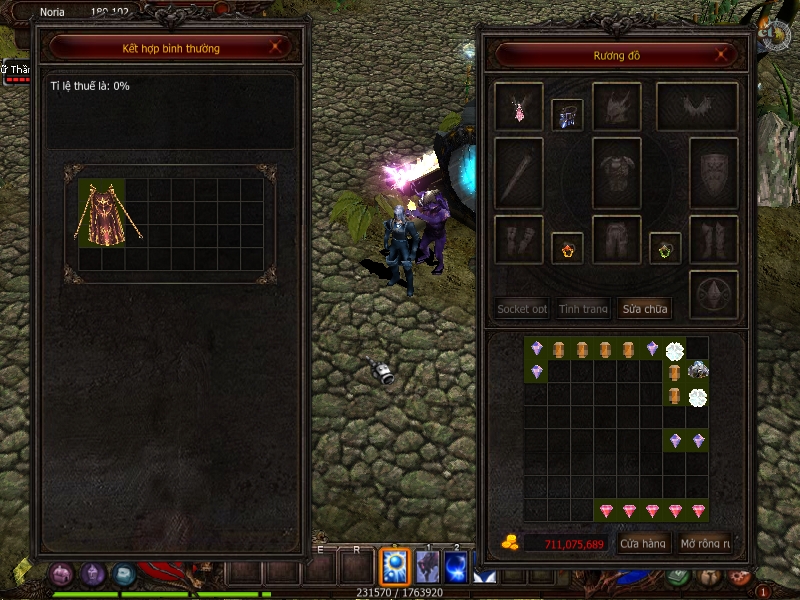Image resolution: width=800 pixels, height=600 pixels.
Task: Select the blue helper pet slot
Action: click(x=567, y=115)
